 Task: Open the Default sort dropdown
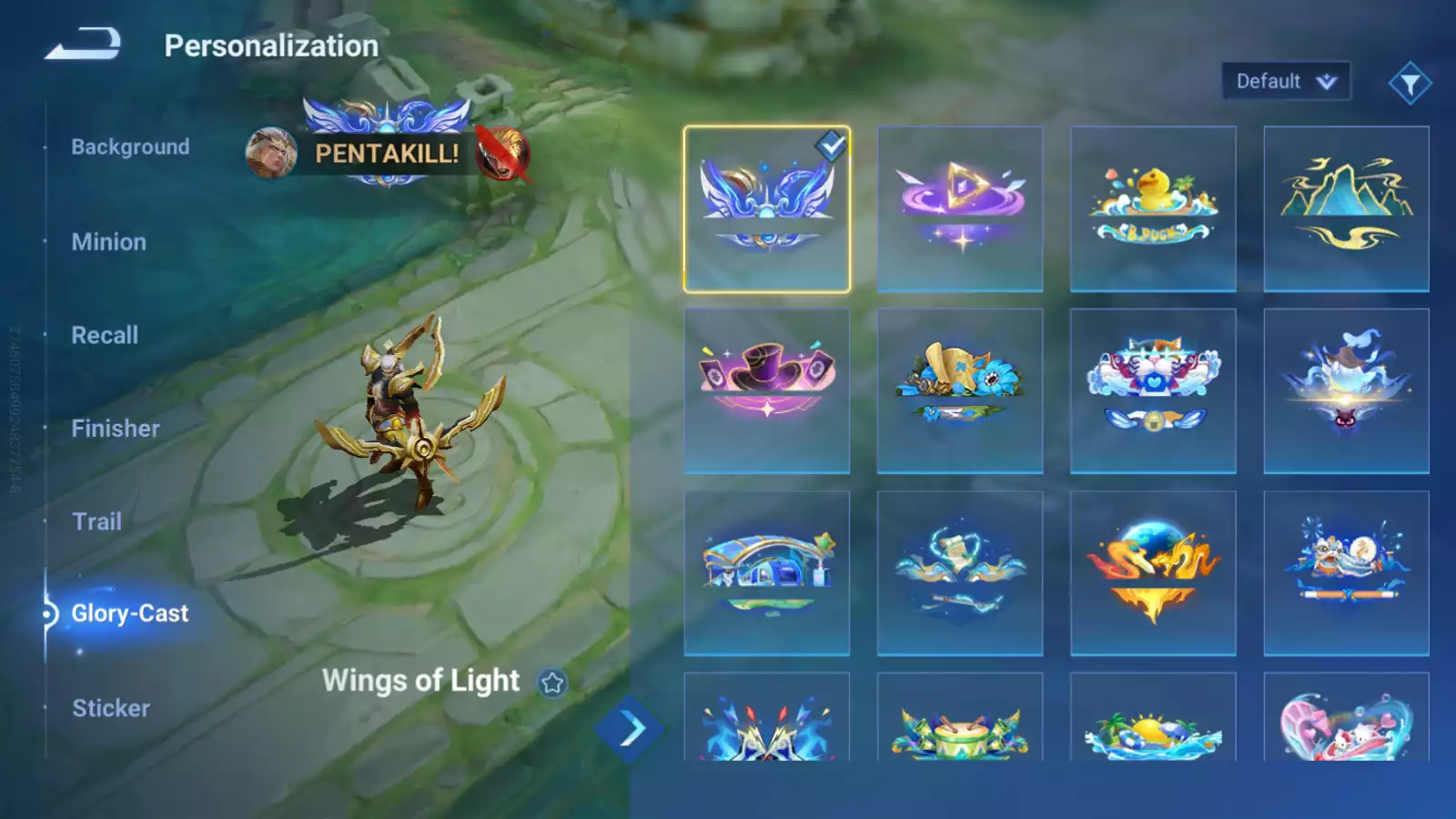1285,81
